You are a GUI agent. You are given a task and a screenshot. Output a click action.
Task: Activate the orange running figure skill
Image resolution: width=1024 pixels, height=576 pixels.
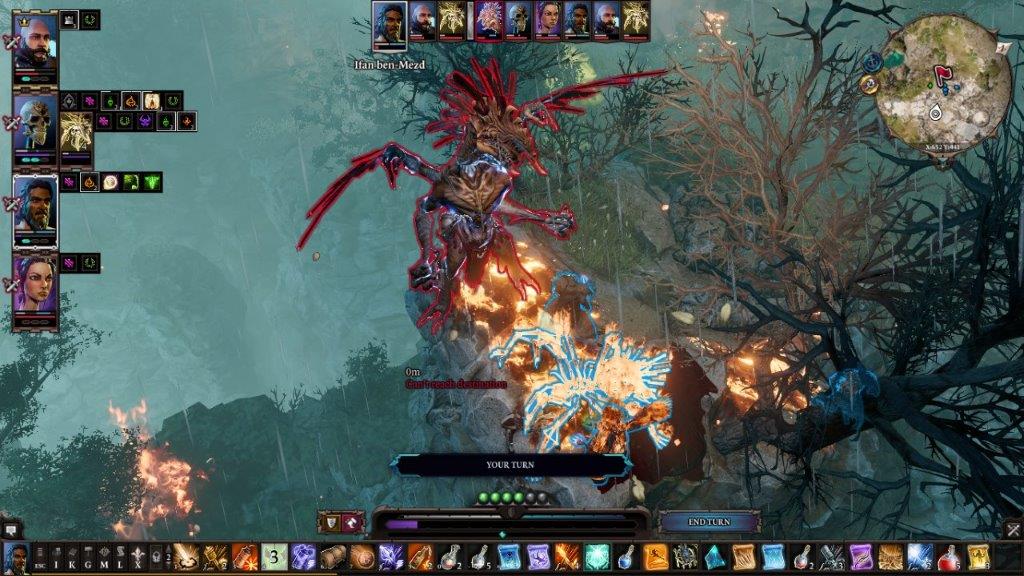pos(657,557)
